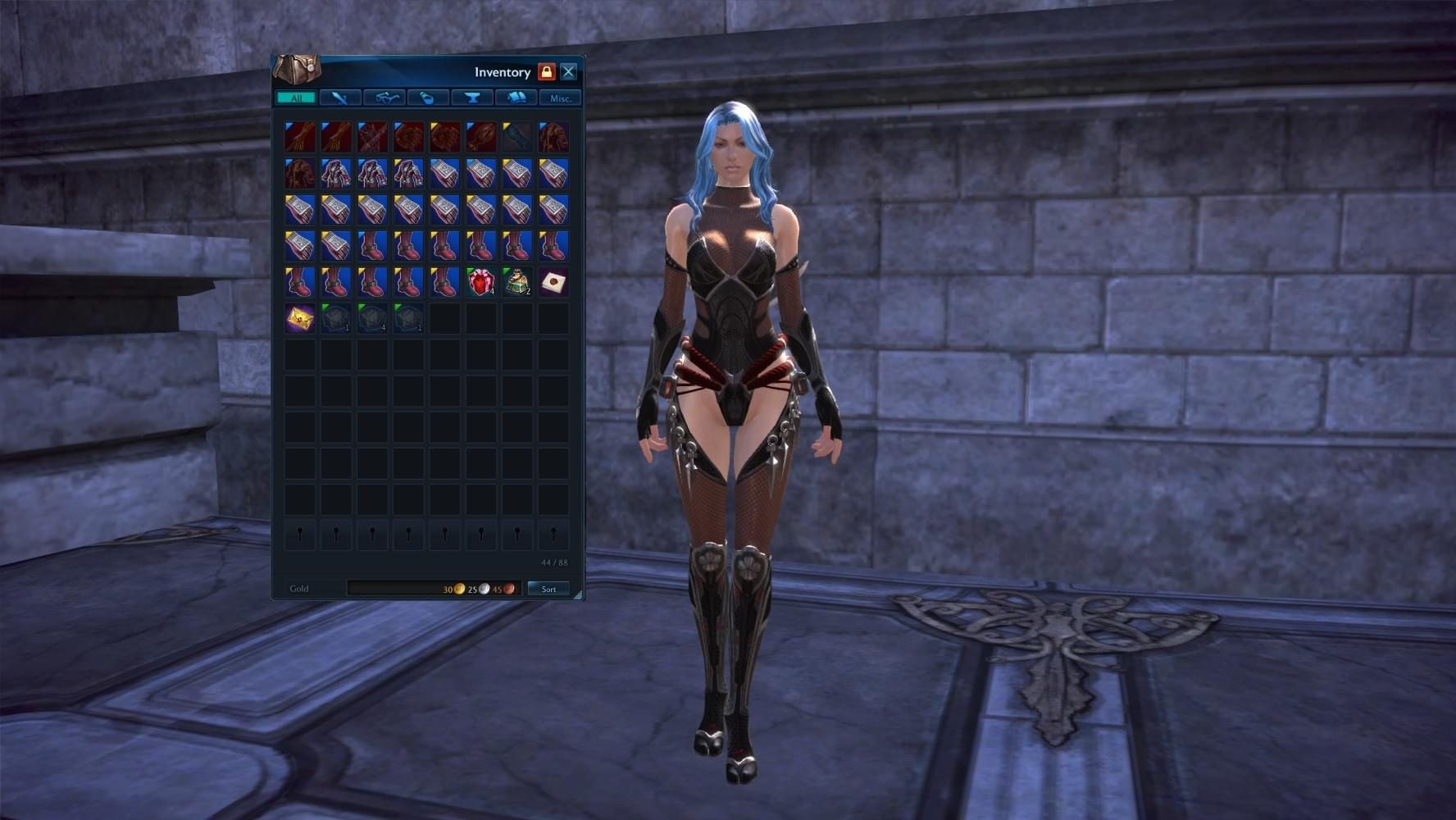Screen dimensions: 1456x820
Task: Select the potion consumables tab
Action: (x=428, y=98)
